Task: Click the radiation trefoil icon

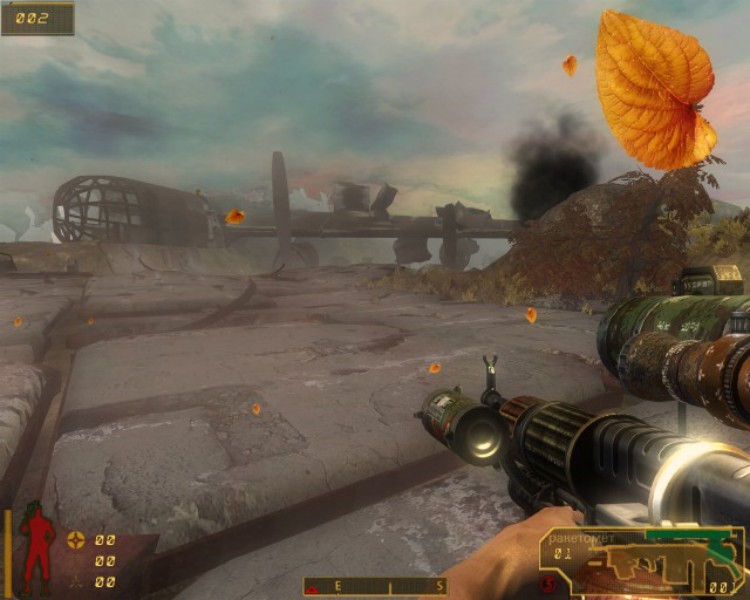Action: click(x=75, y=581)
